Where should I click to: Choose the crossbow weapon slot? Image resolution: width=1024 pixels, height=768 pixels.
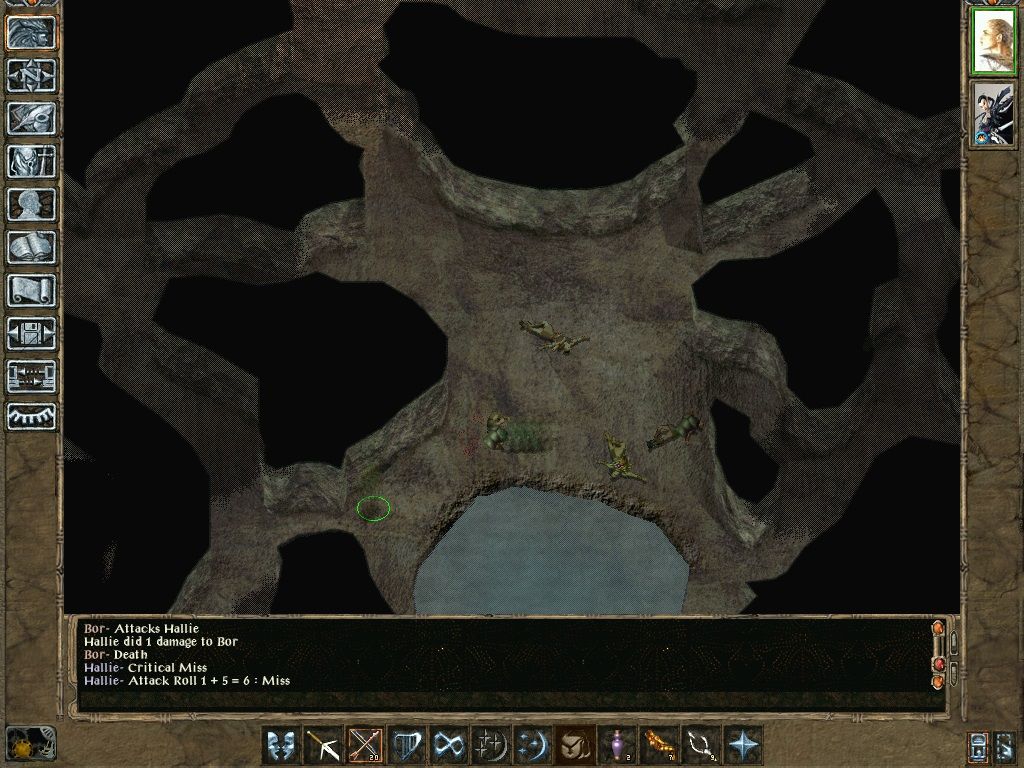coord(321,745)
